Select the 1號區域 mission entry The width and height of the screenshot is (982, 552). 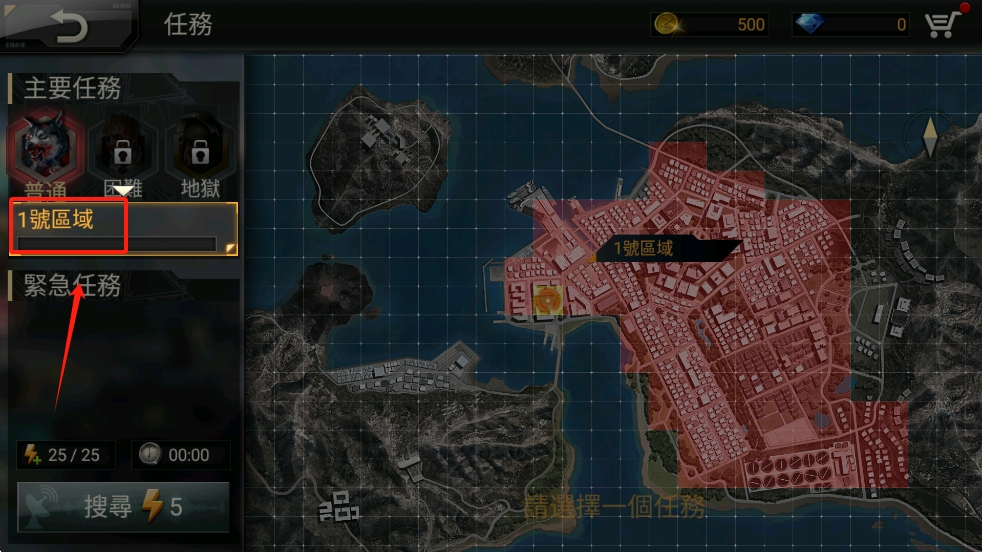pos(123,229)
